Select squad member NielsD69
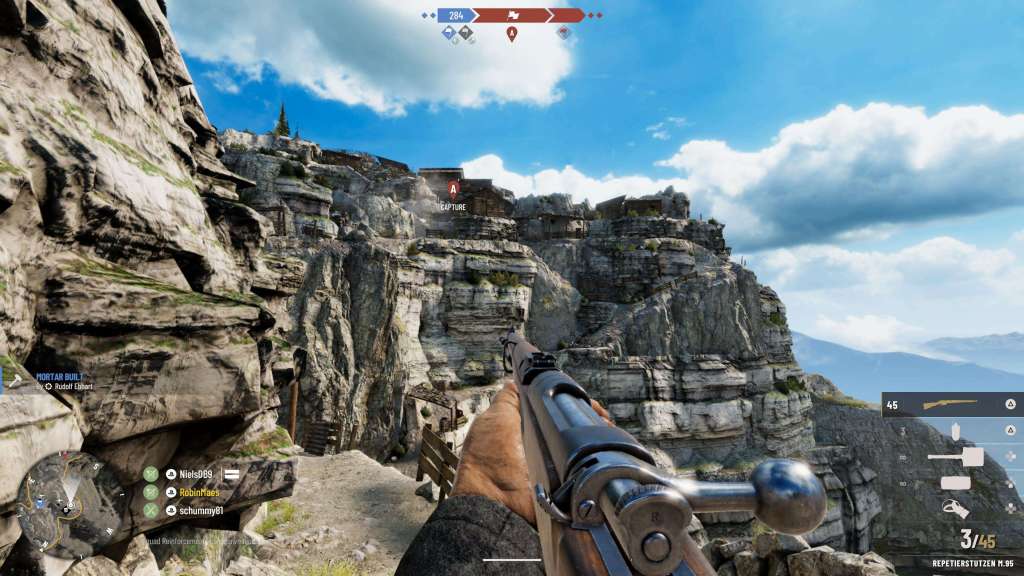This screenshot has height=576, width=1024. 197,475
